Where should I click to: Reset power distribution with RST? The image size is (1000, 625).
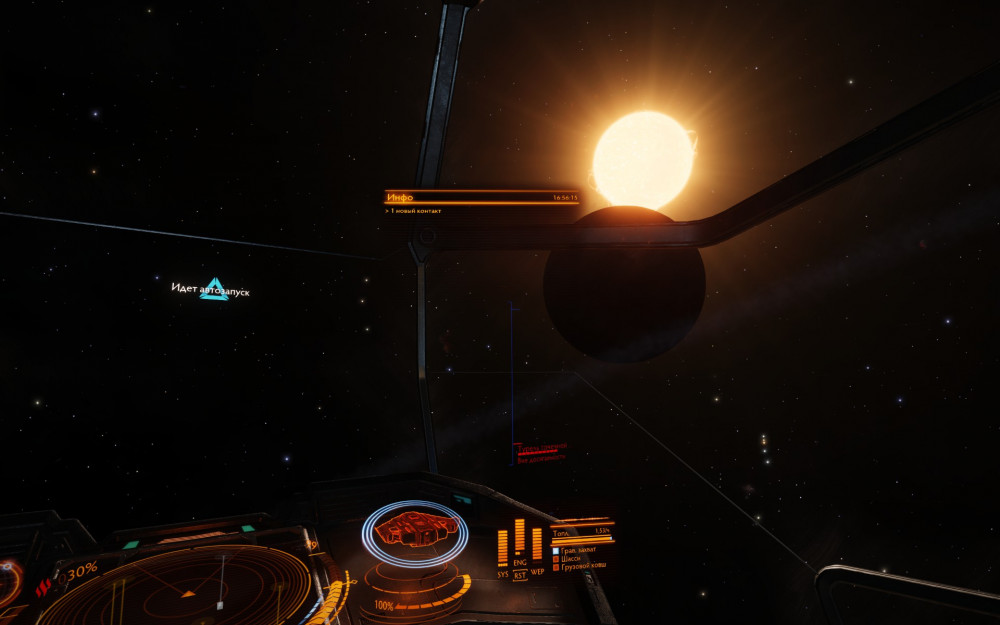click(x=520, y=577)
